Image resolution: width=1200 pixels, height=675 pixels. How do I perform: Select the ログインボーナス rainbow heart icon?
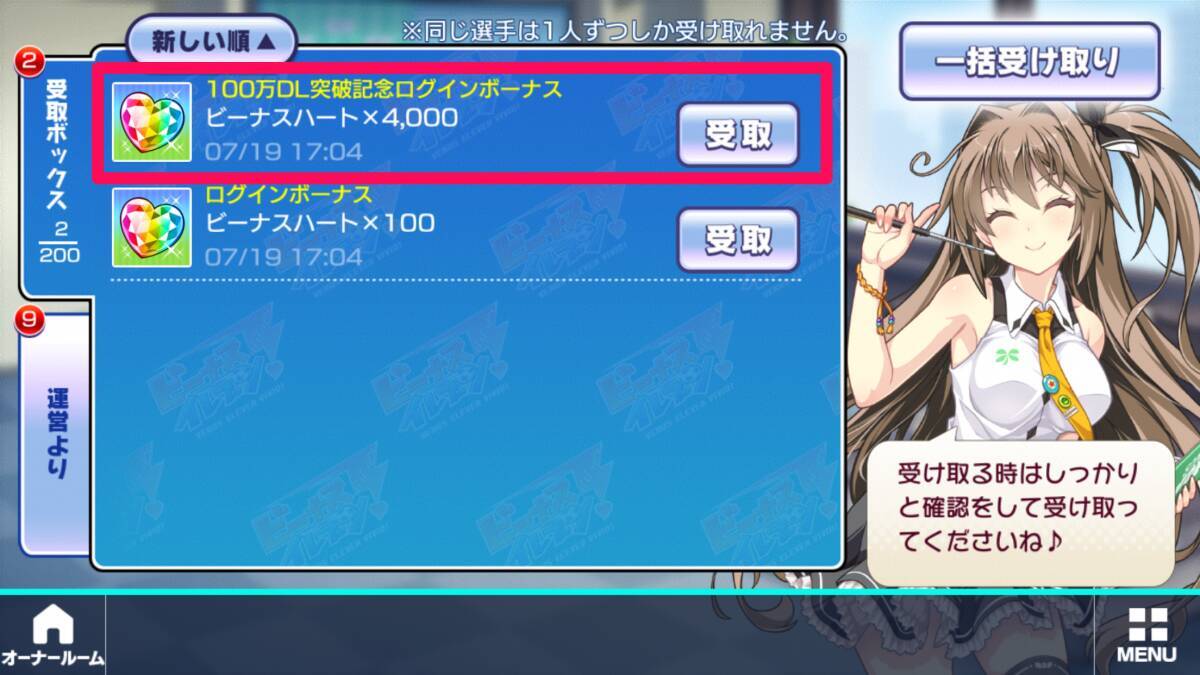(152, 228)
